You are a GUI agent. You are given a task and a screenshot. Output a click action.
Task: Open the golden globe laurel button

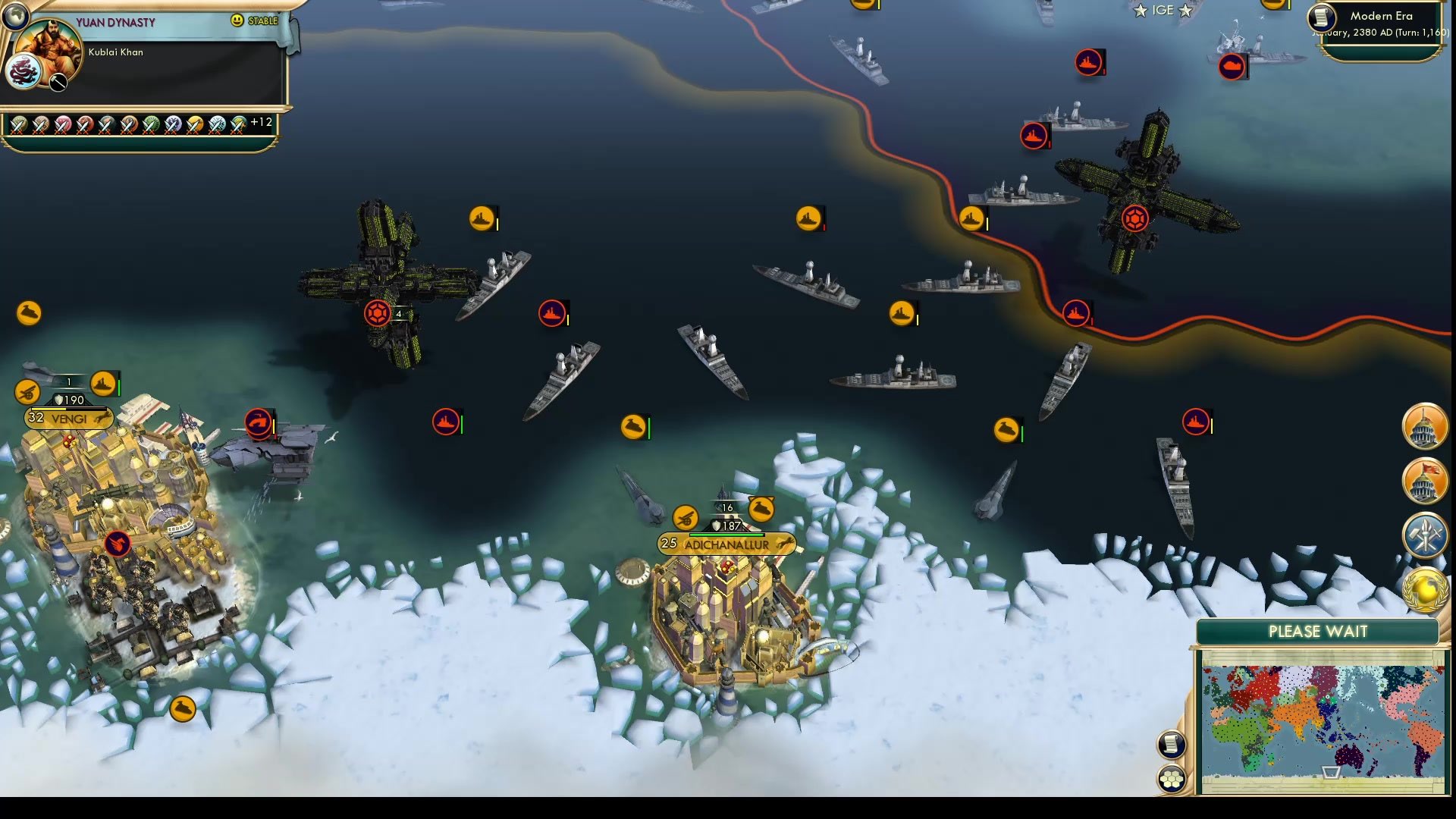[1425, 590]
